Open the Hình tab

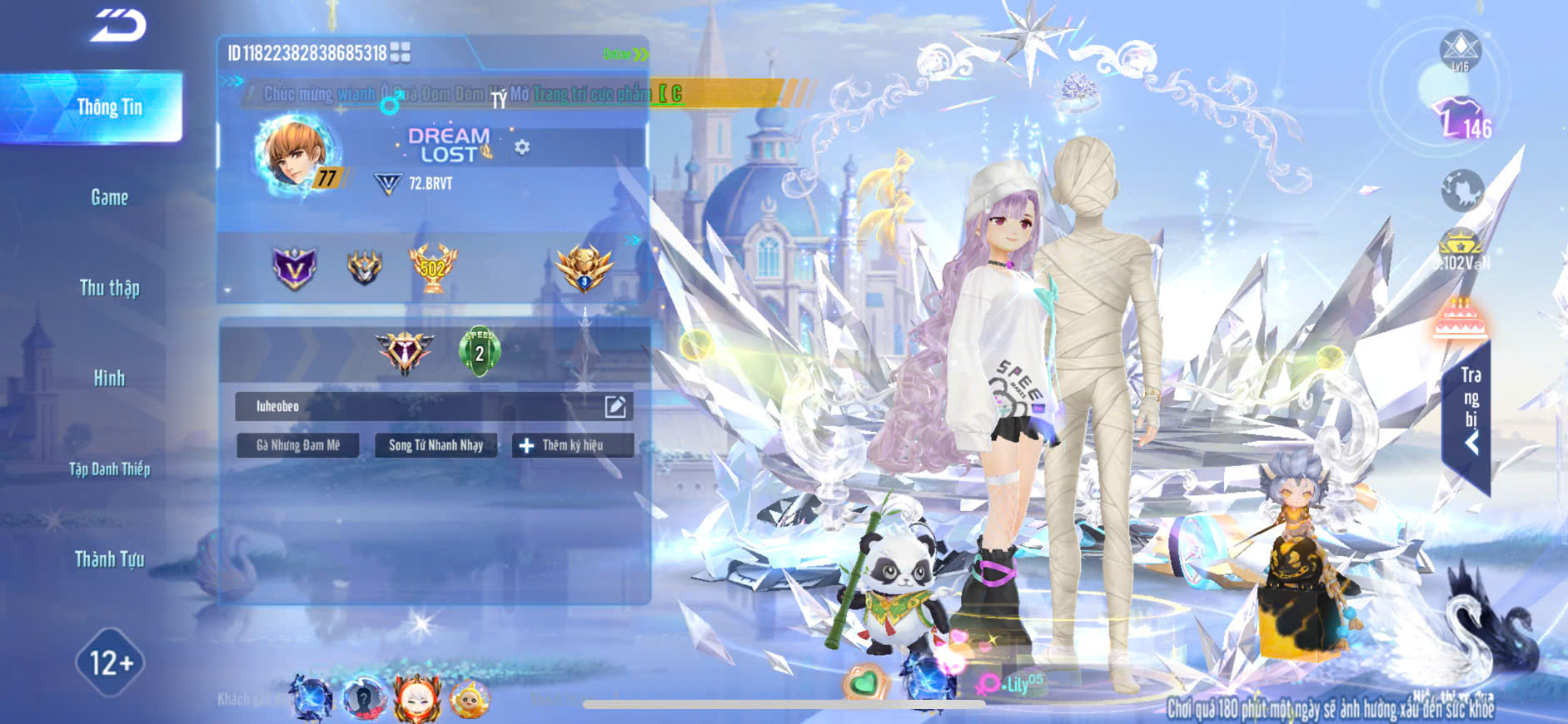click(x=109, y=378)
